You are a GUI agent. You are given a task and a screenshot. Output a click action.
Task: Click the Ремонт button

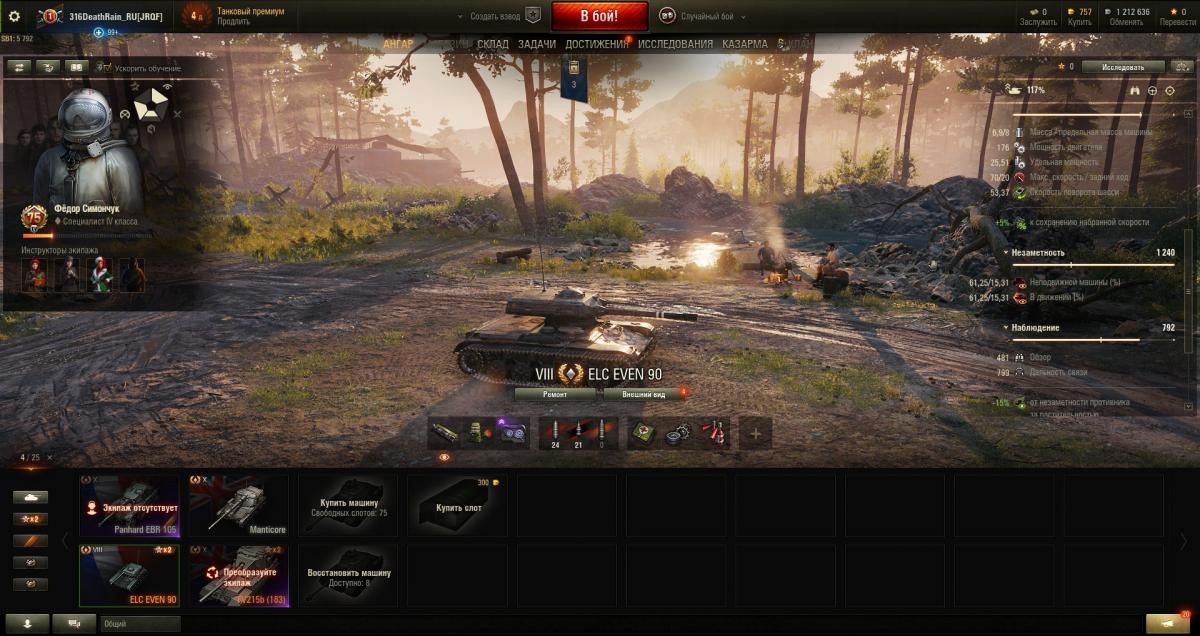point(555,394)
